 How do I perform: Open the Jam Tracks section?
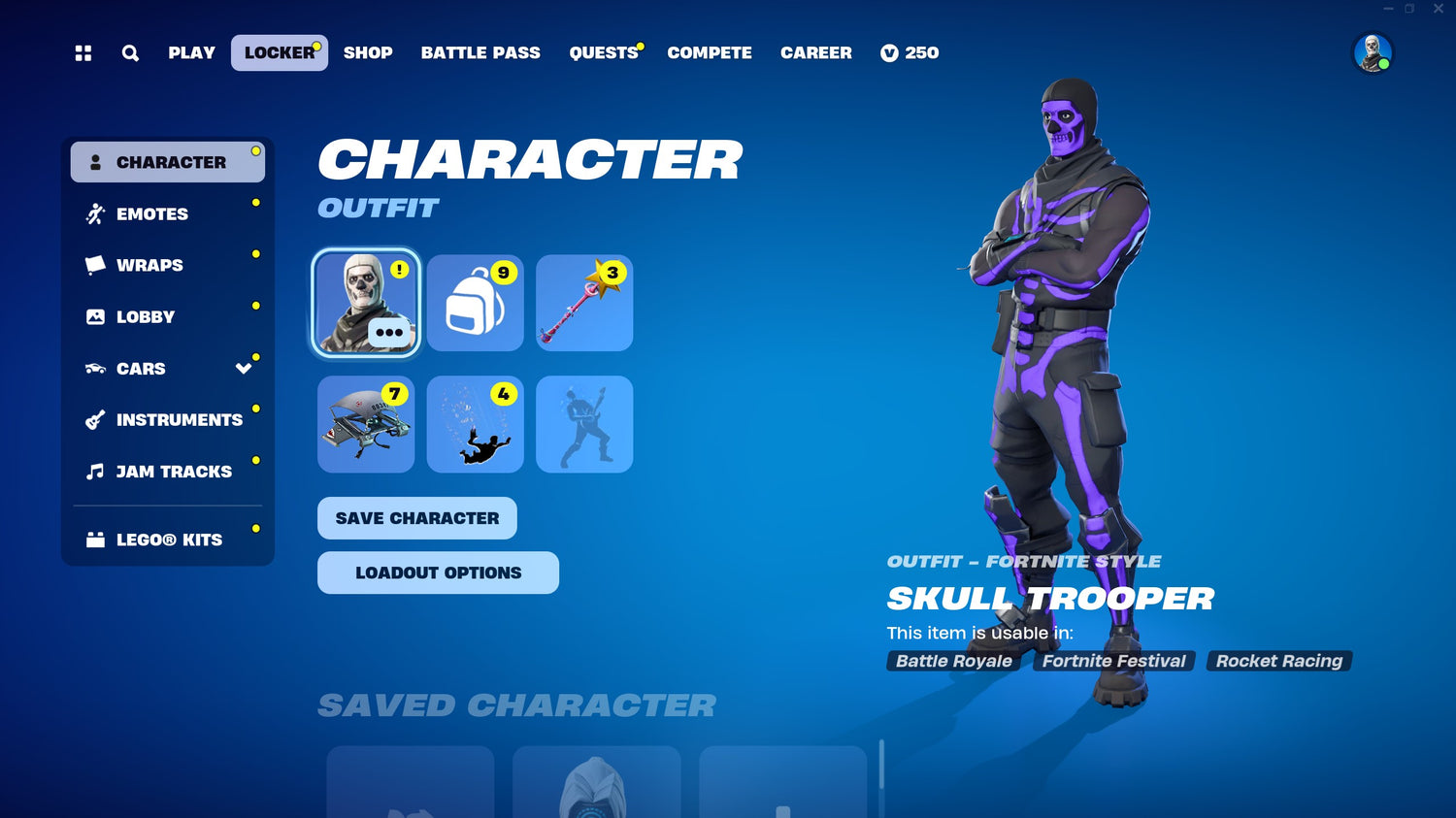(172, 472)
